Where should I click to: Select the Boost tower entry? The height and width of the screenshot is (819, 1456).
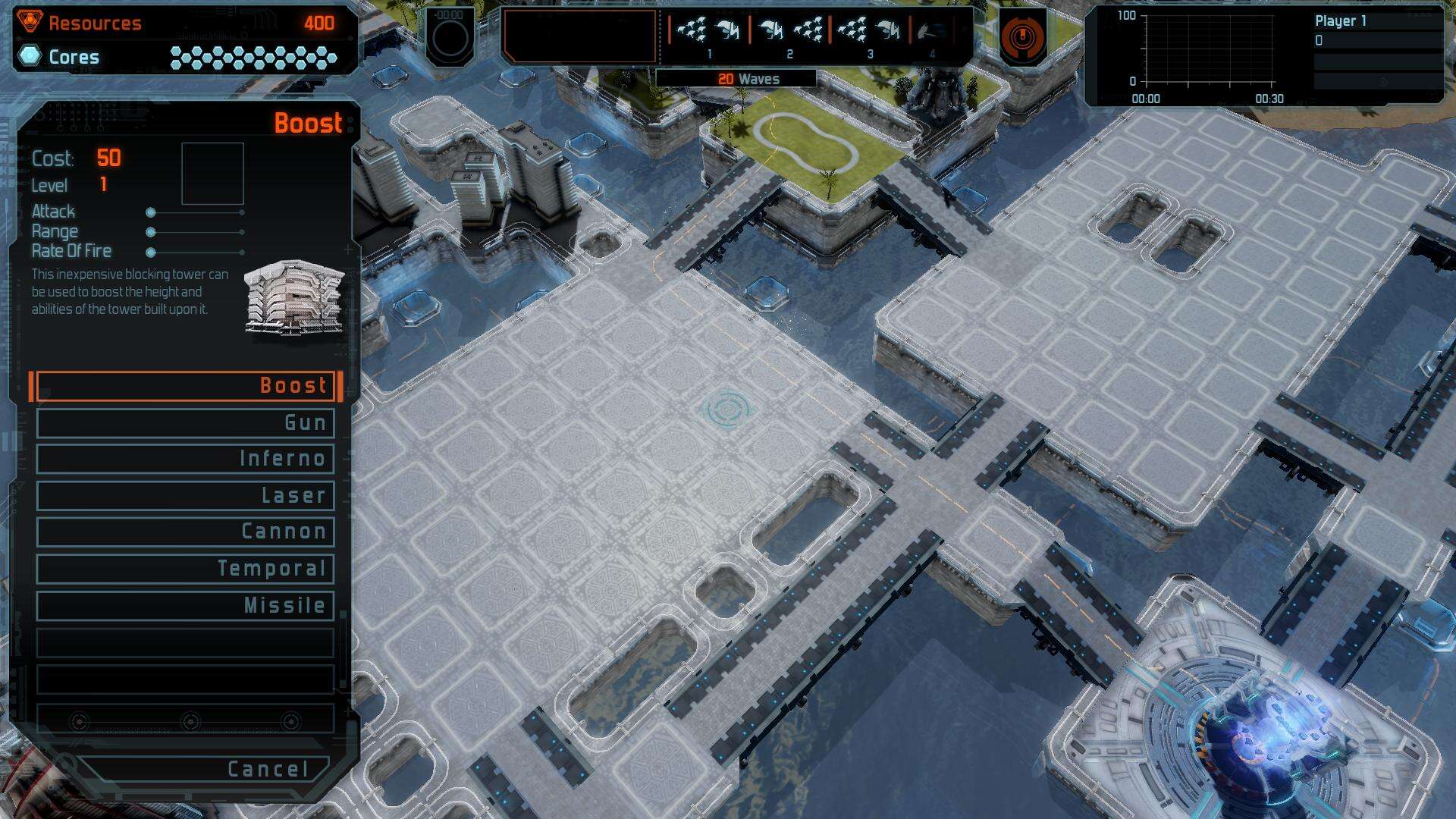pyautogui.click(x=186, y=385)
